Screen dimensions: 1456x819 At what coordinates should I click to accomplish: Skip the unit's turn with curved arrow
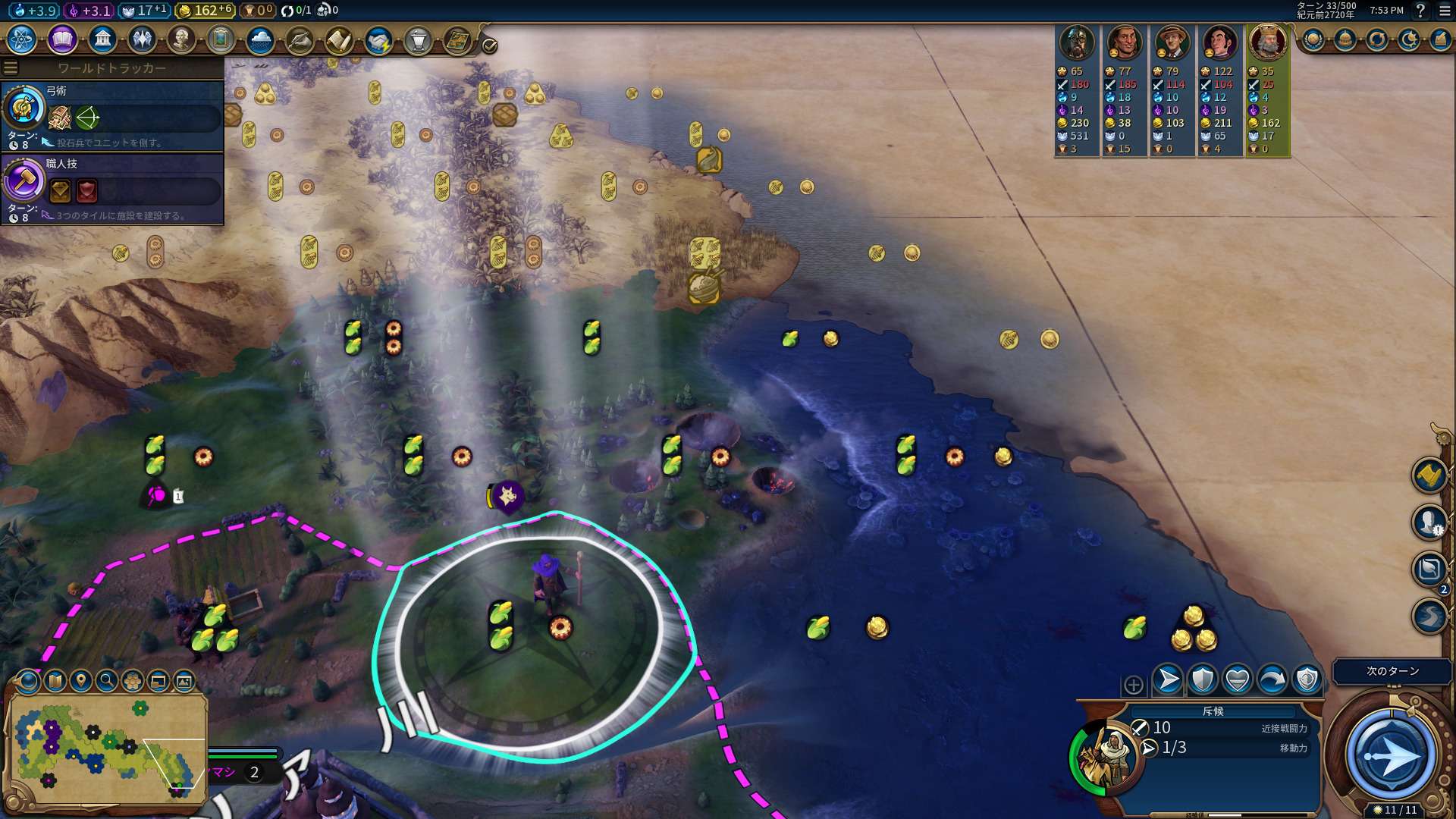coord(1272,679)
